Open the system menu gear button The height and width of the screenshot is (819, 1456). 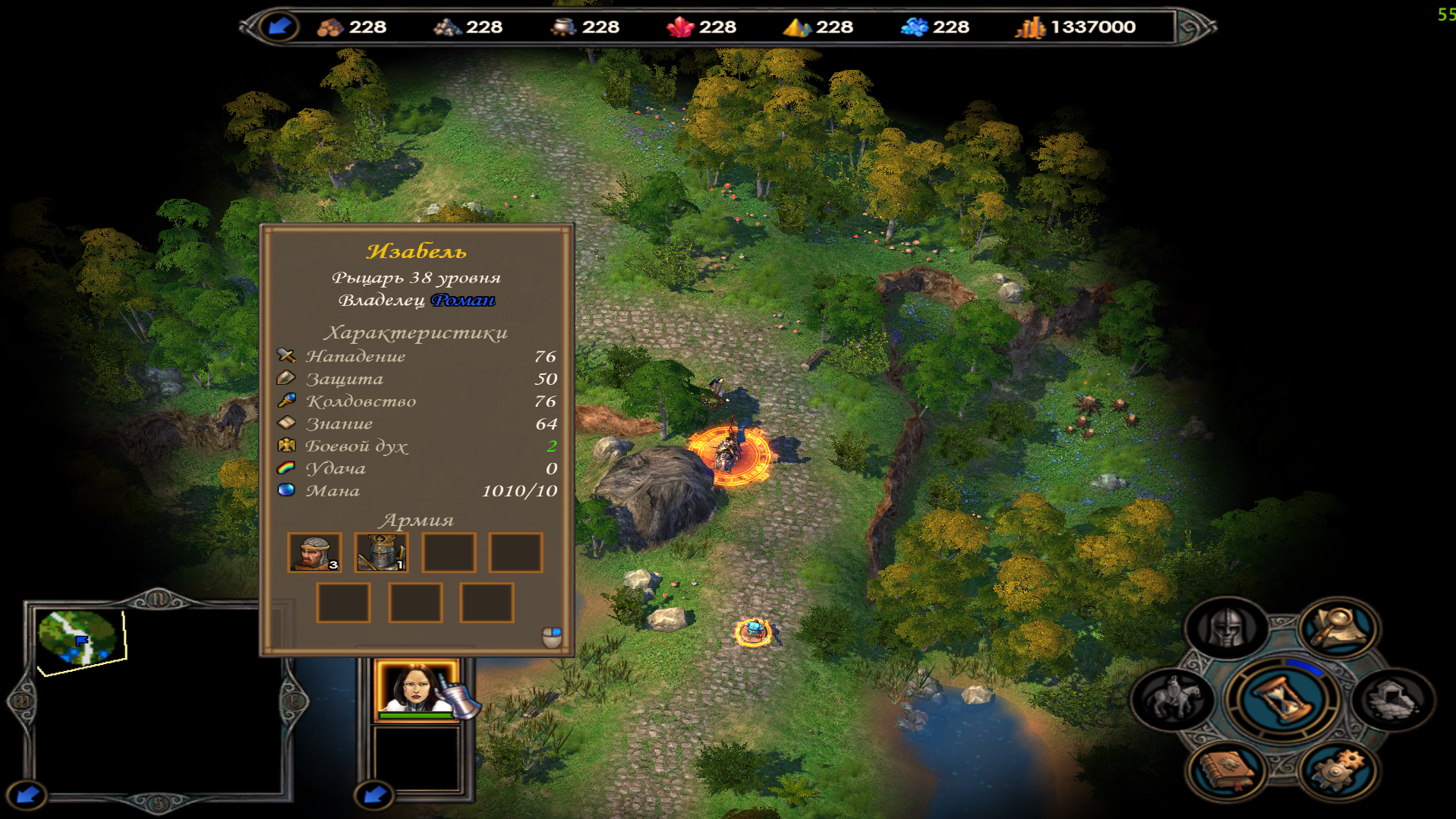pyautogui.click(x=1339, y=771)
